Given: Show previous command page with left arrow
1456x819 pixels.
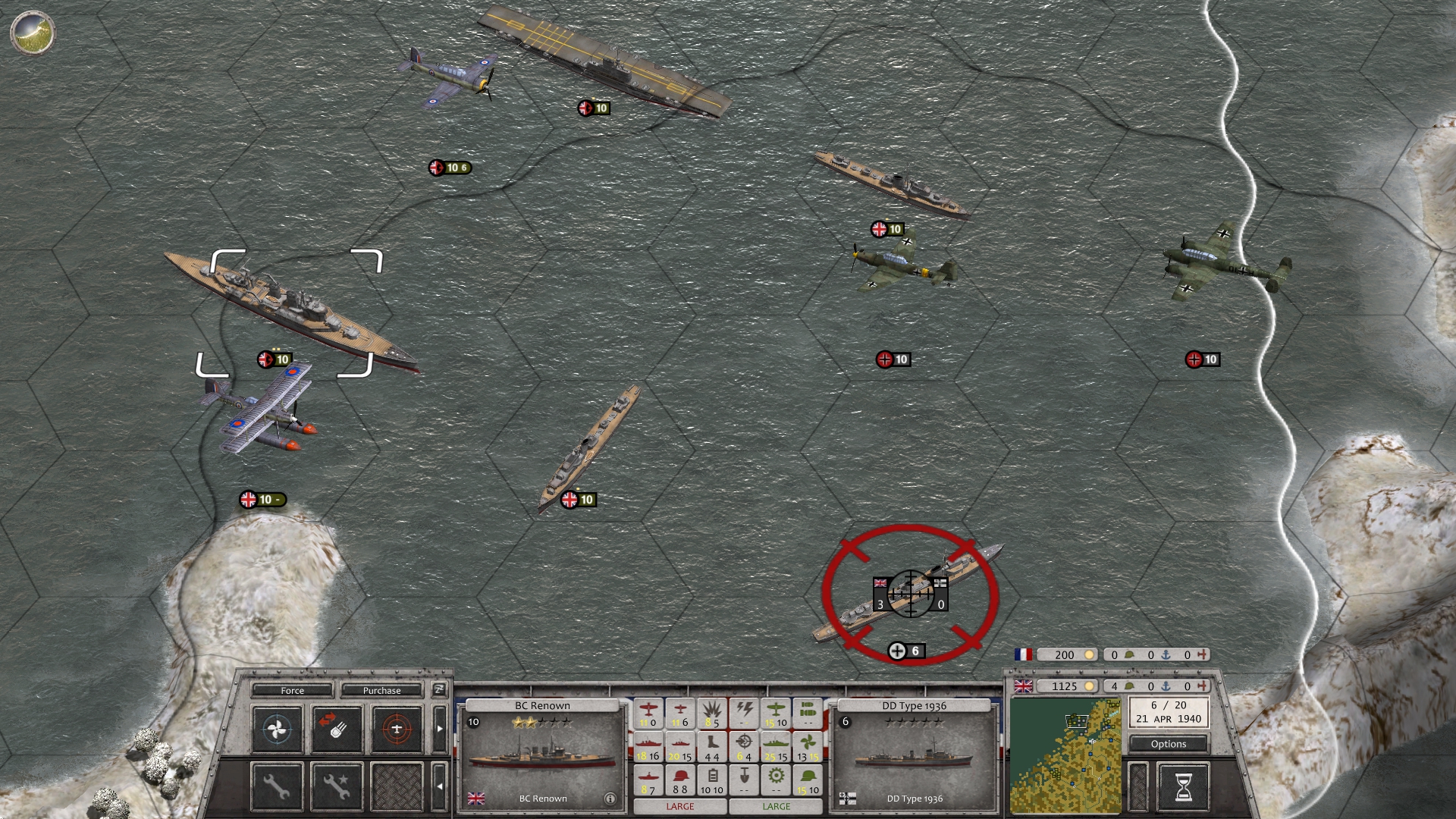Looking at the screenshot, I should point(439,786).
